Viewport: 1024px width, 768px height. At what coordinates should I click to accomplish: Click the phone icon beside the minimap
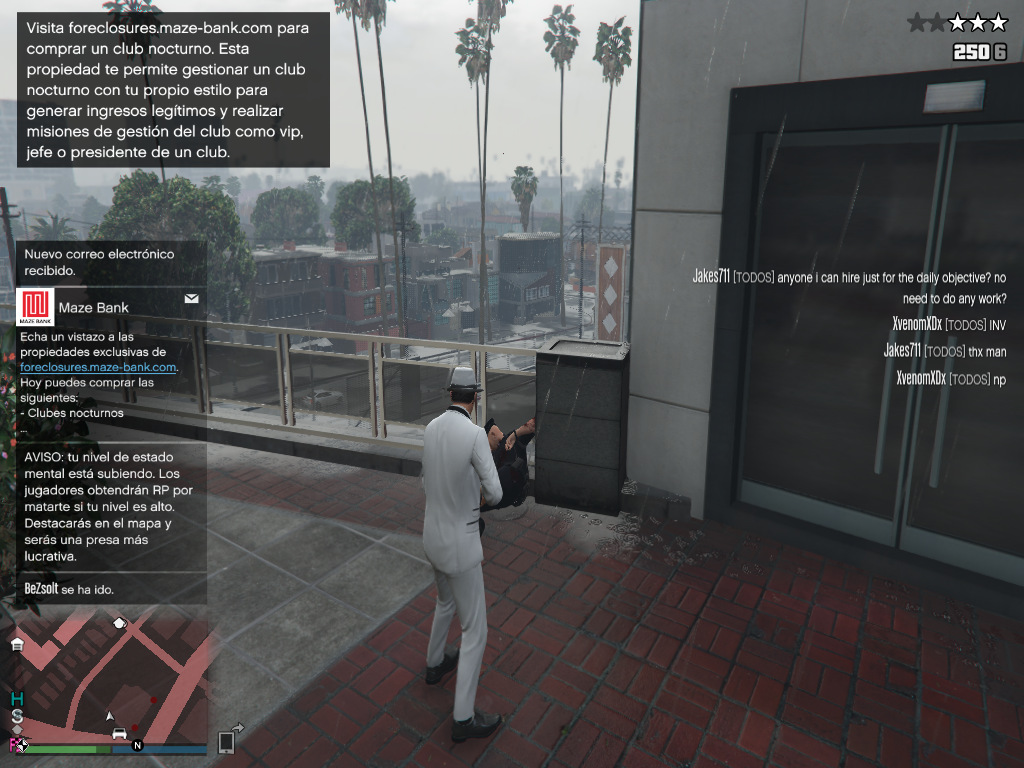(x=226, y=742)
